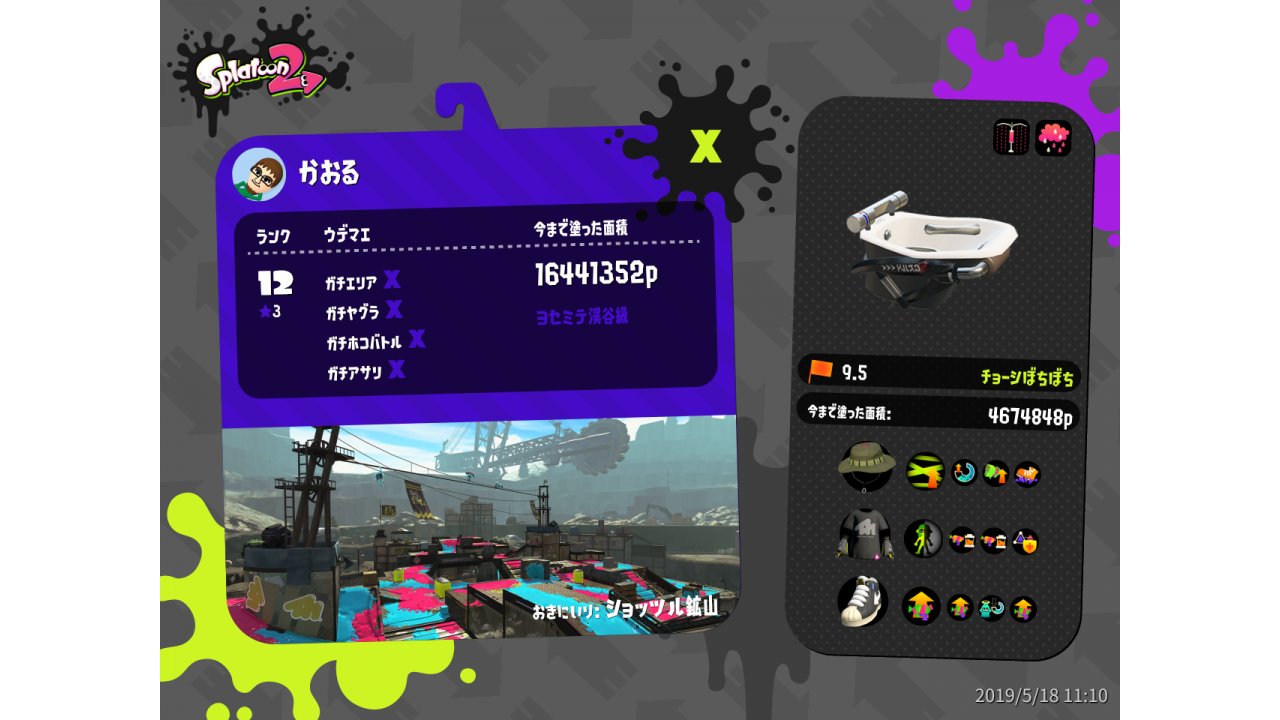The height and width of the screenshot is (720, 1280).
Task: Click the hat's blue swirl sub-ability icon
Action: click(964, 472)
